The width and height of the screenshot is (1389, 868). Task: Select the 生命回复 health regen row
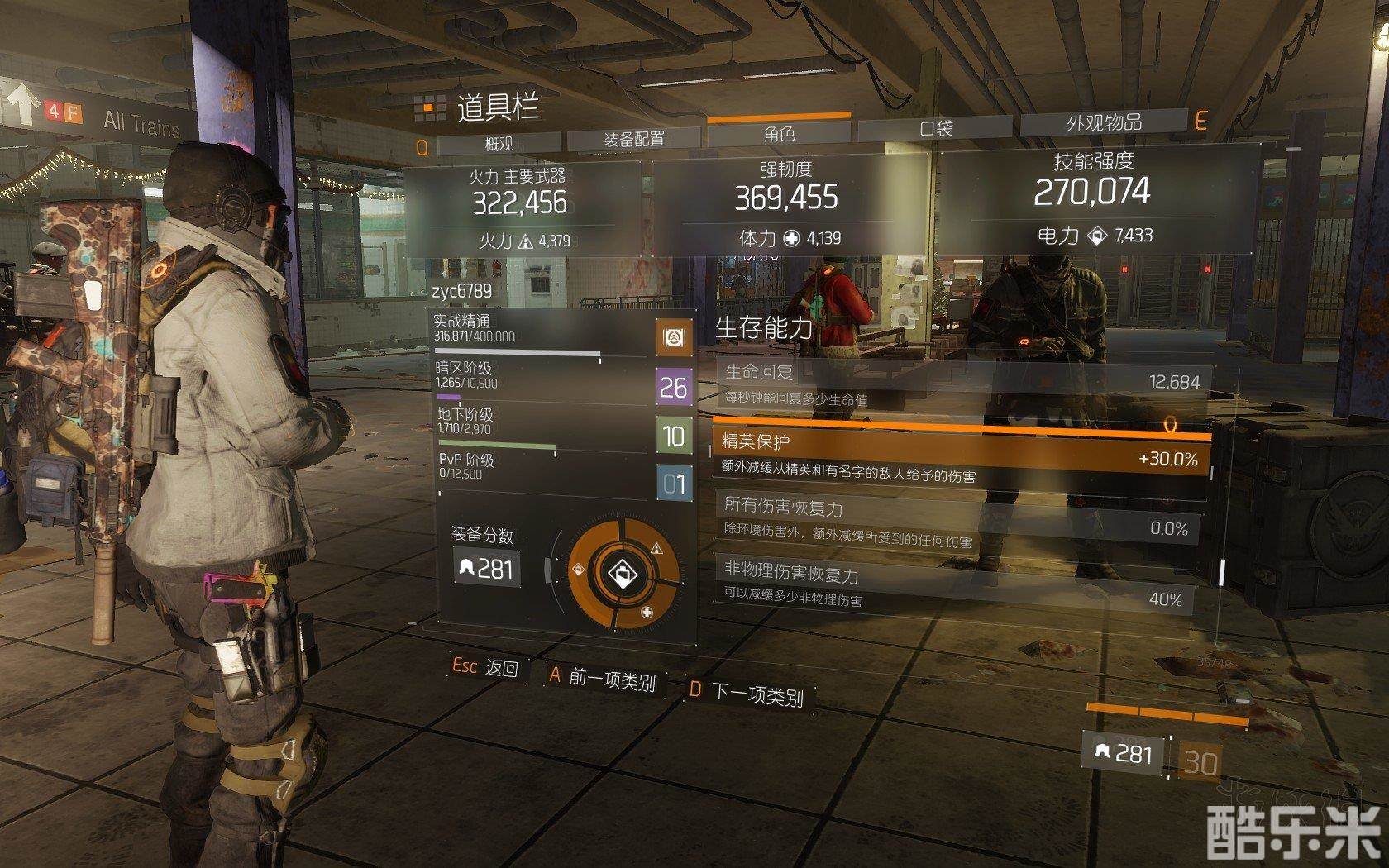pos(963,384)
